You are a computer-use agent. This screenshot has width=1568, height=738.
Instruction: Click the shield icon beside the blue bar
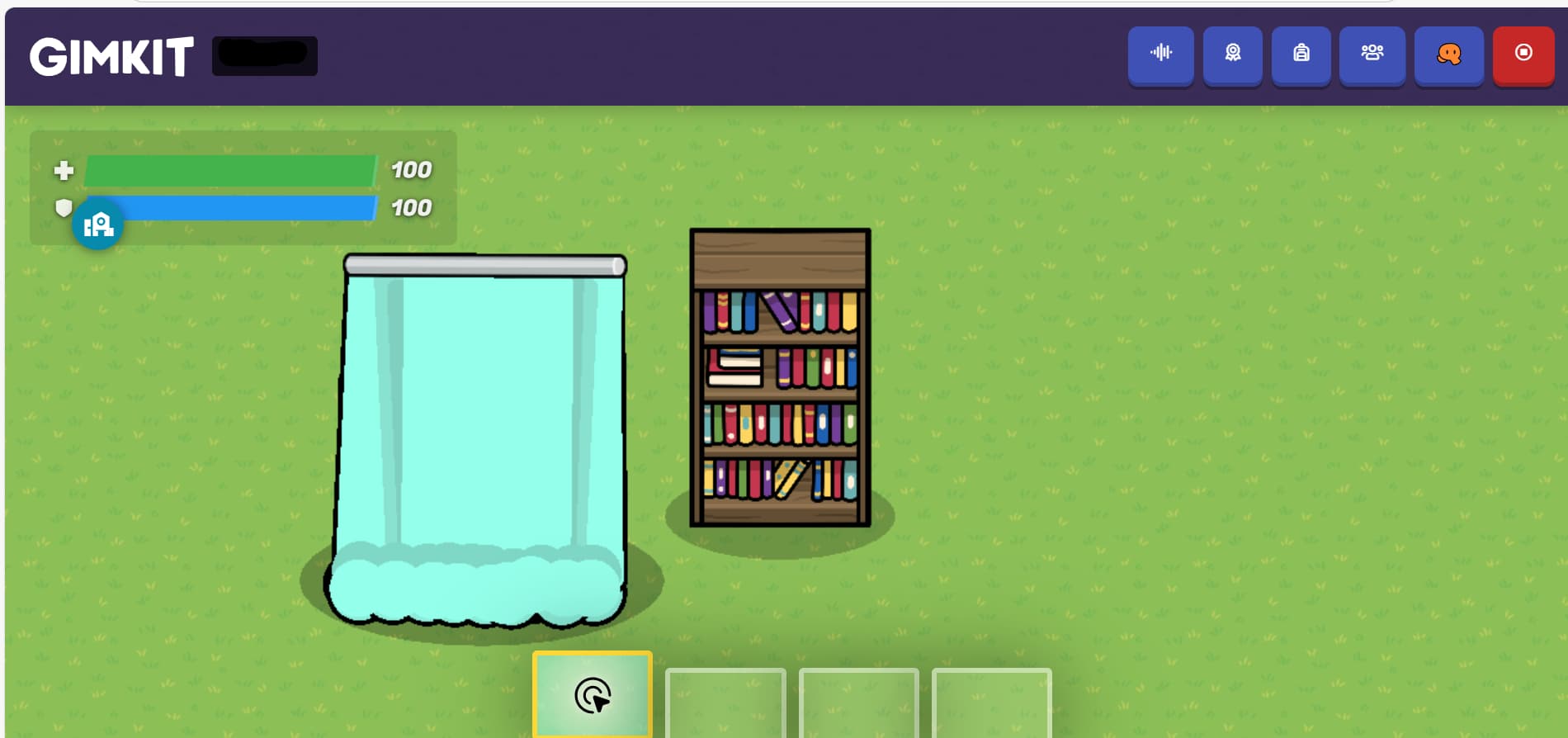pos(64,208)
